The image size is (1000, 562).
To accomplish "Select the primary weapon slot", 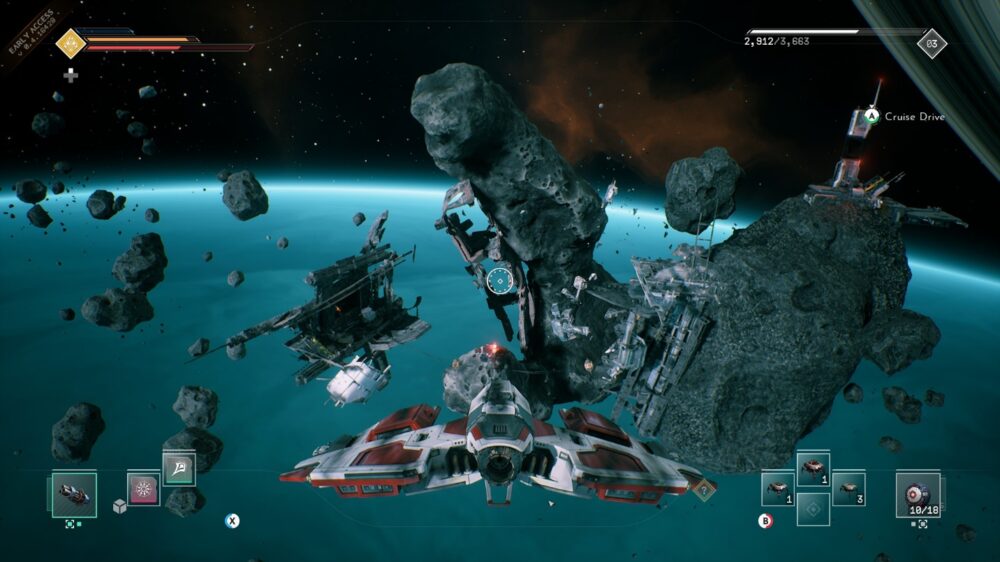I will [x=74, y=494].
